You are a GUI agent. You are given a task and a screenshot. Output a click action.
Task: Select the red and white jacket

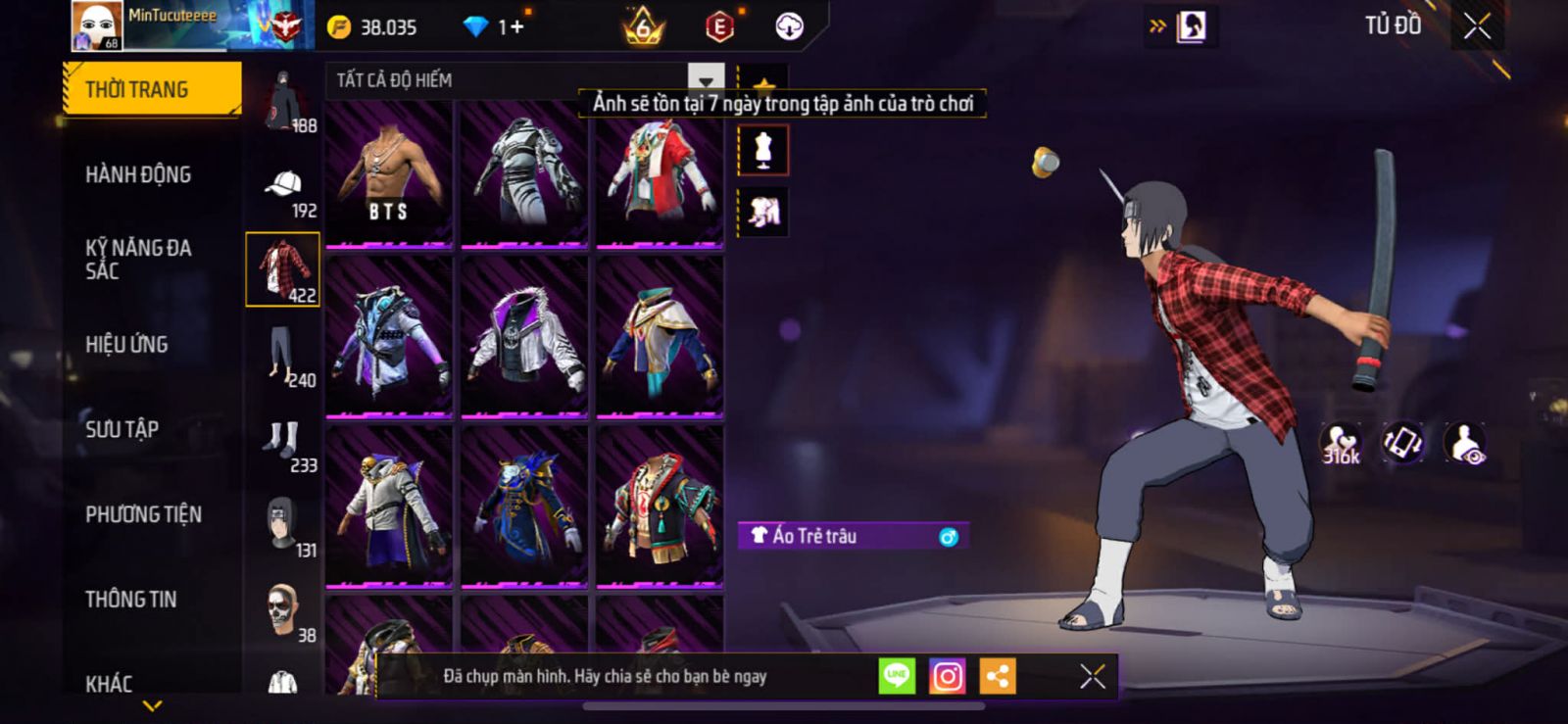coord(660,172)
